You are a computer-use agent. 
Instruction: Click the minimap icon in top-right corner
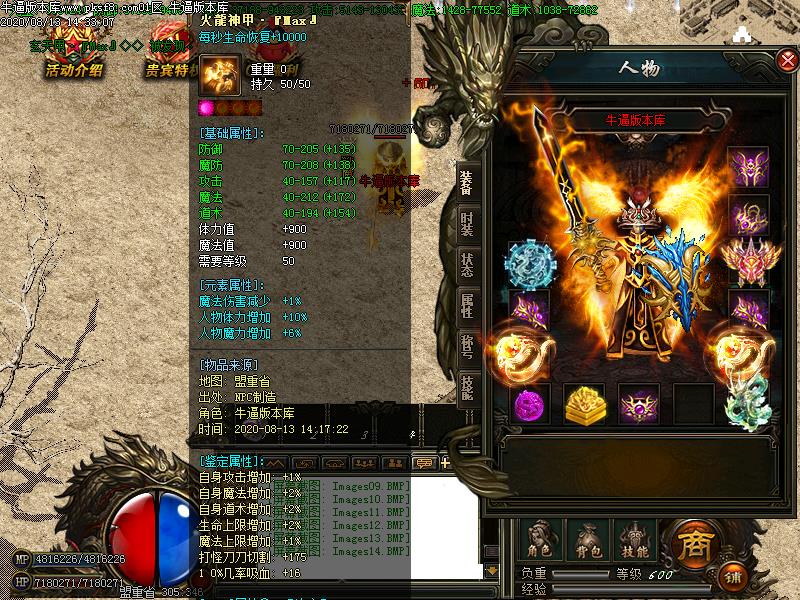click(742, 34)
